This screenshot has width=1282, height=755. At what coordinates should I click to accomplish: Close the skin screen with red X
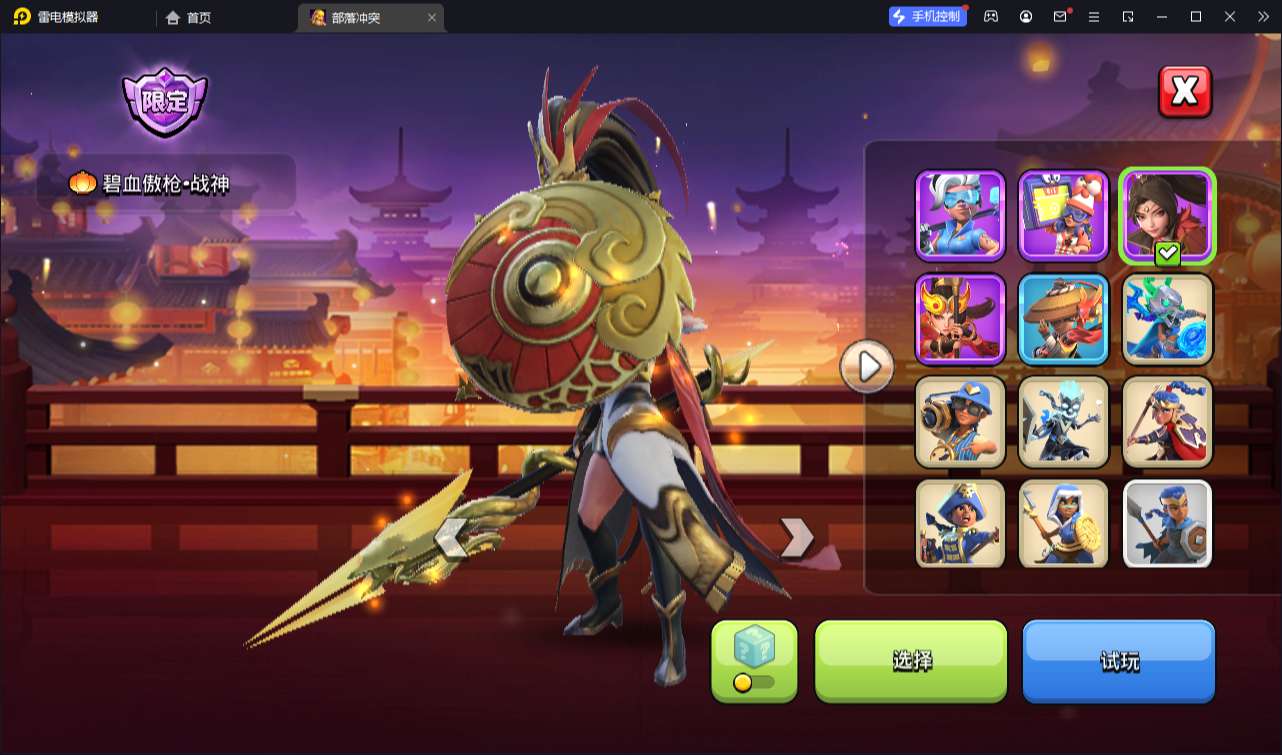(x=1185, y=92)
